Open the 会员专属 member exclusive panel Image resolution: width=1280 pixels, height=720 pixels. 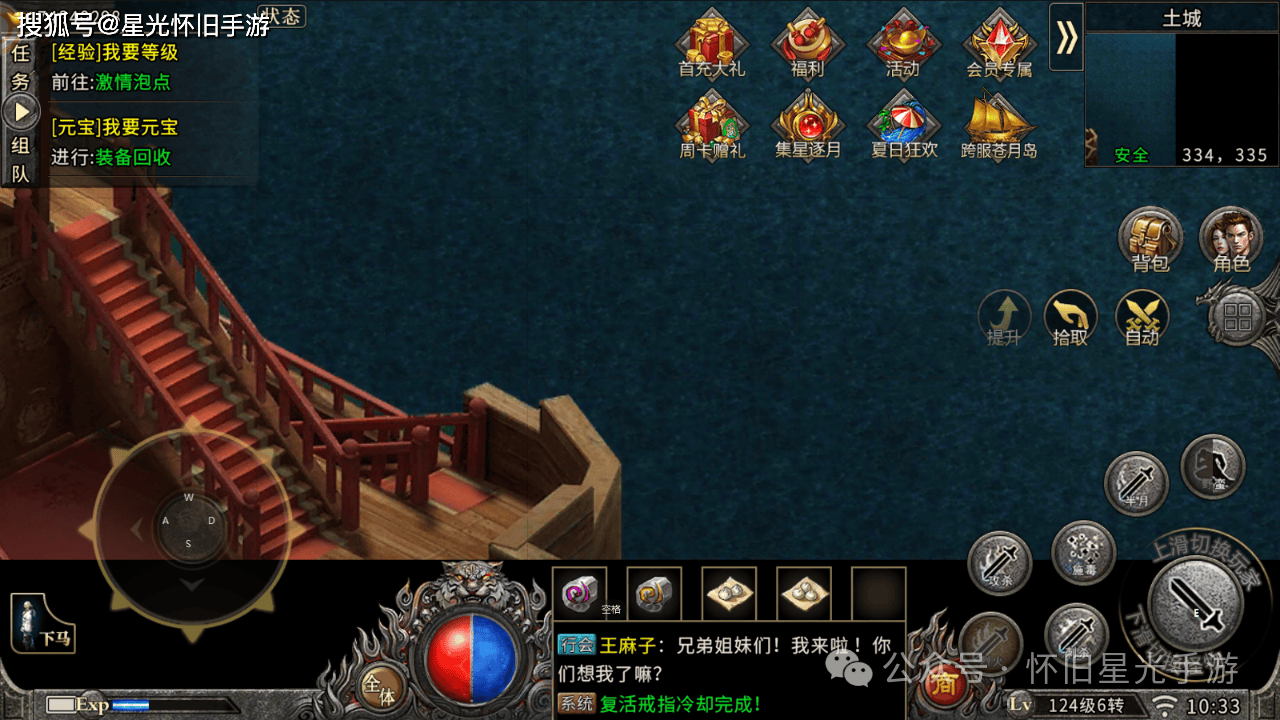tap(998, 44)
